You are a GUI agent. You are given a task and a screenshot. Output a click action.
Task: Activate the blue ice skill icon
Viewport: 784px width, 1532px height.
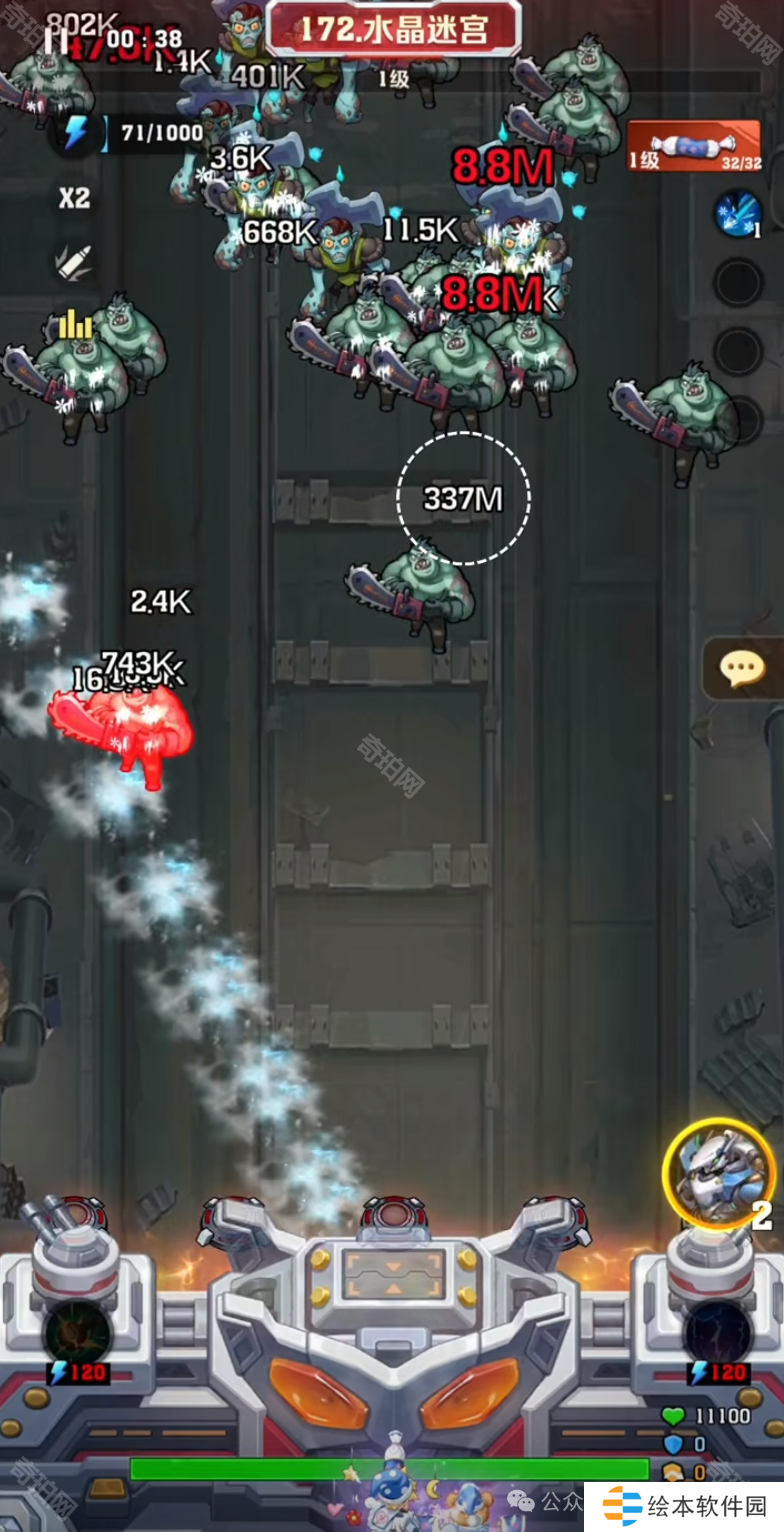[x=738, y=214]
